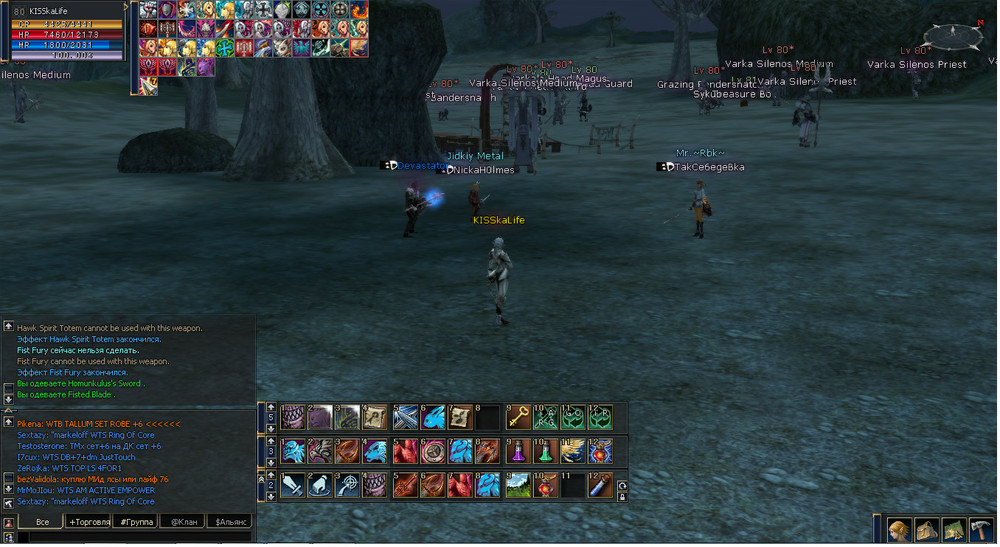Open the +Торговля trade chat tab
The height and width of the screenshot is (547, 1000).
pos(90,522)
